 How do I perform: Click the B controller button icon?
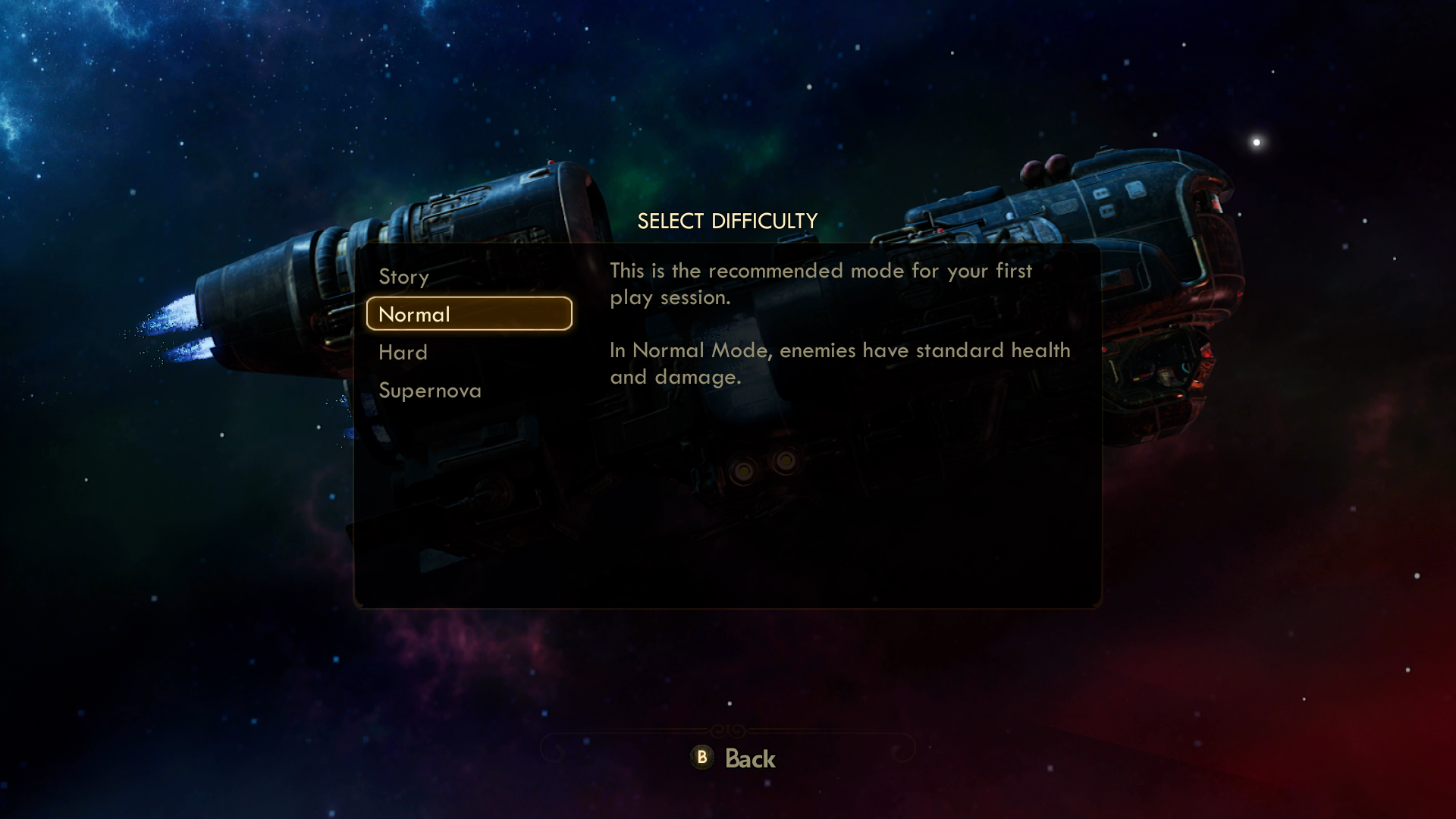[701, 758]
